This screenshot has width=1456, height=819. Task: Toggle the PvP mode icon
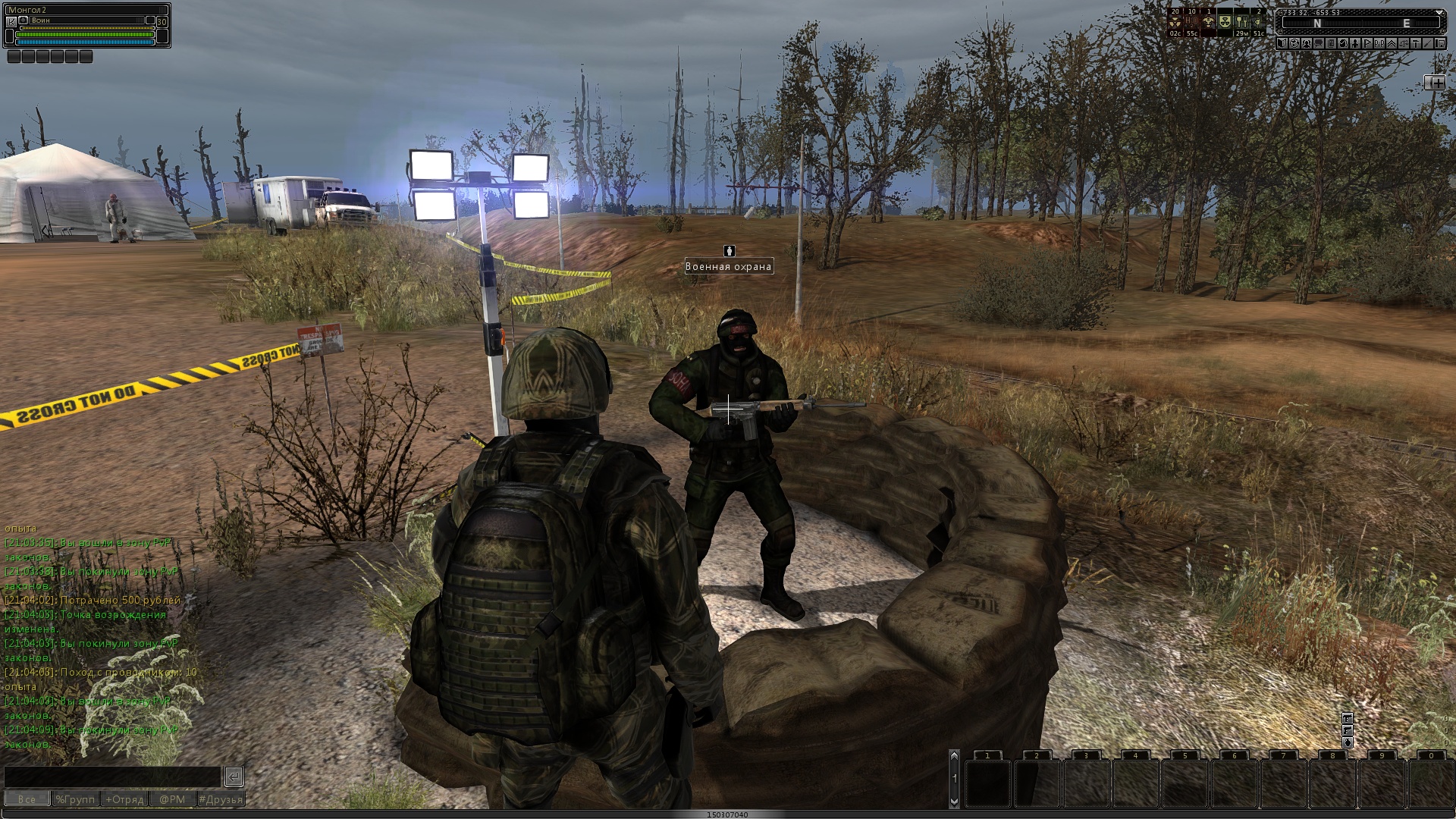coord(1379,43)
